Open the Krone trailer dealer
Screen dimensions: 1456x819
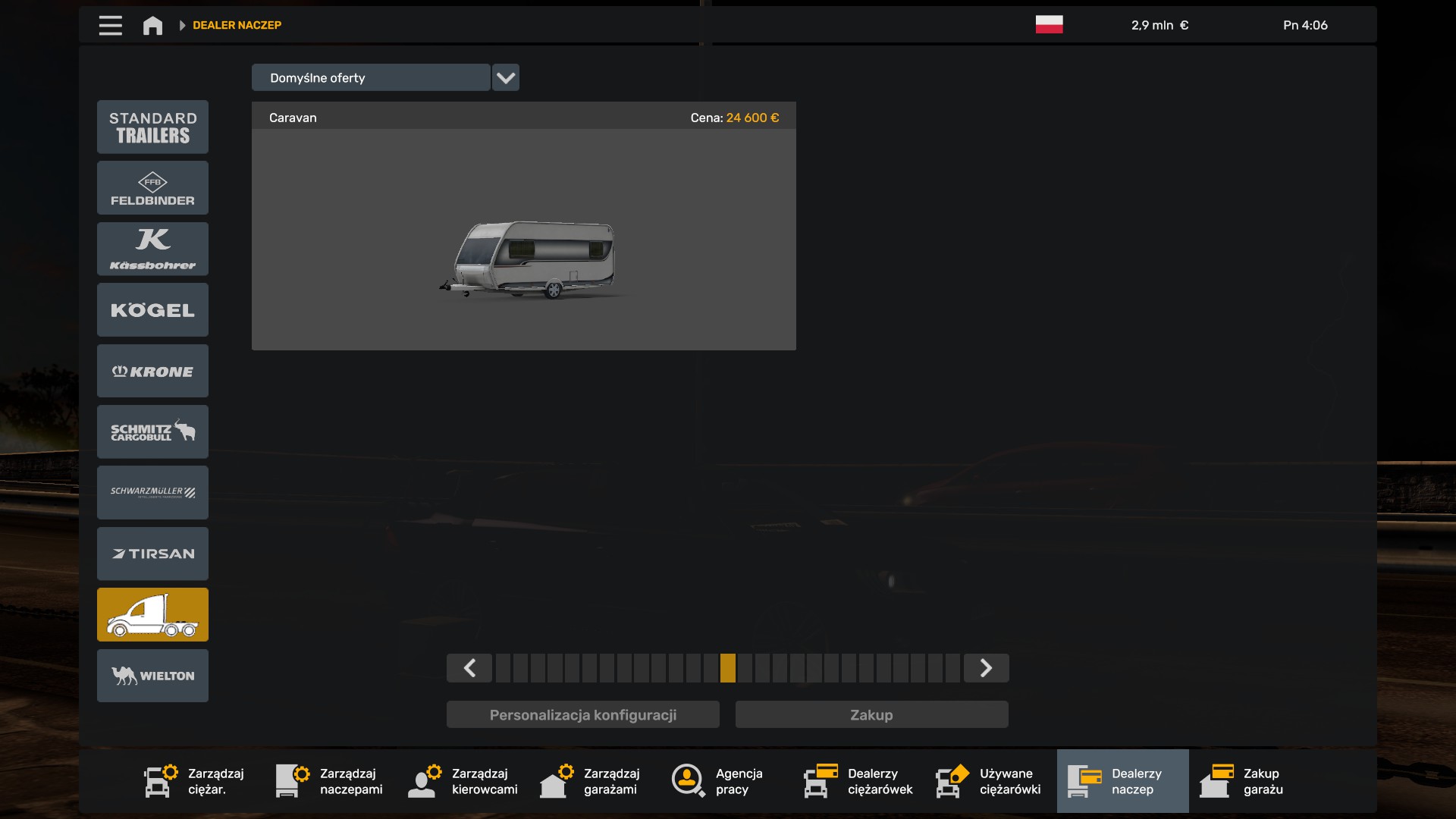coord(152,371)
